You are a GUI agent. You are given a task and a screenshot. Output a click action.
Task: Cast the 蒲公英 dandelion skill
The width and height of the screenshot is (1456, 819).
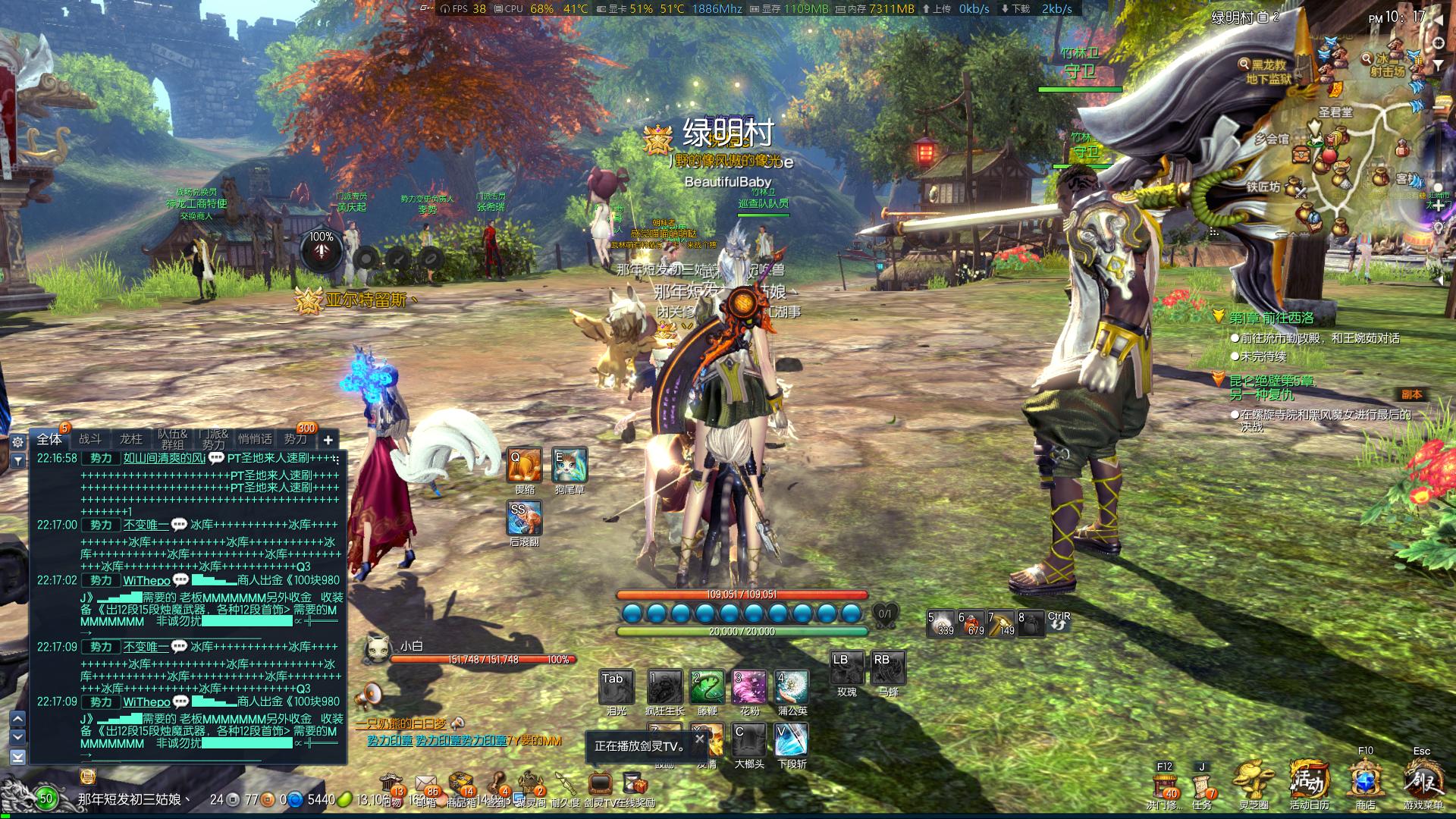(x=792, y=687)
